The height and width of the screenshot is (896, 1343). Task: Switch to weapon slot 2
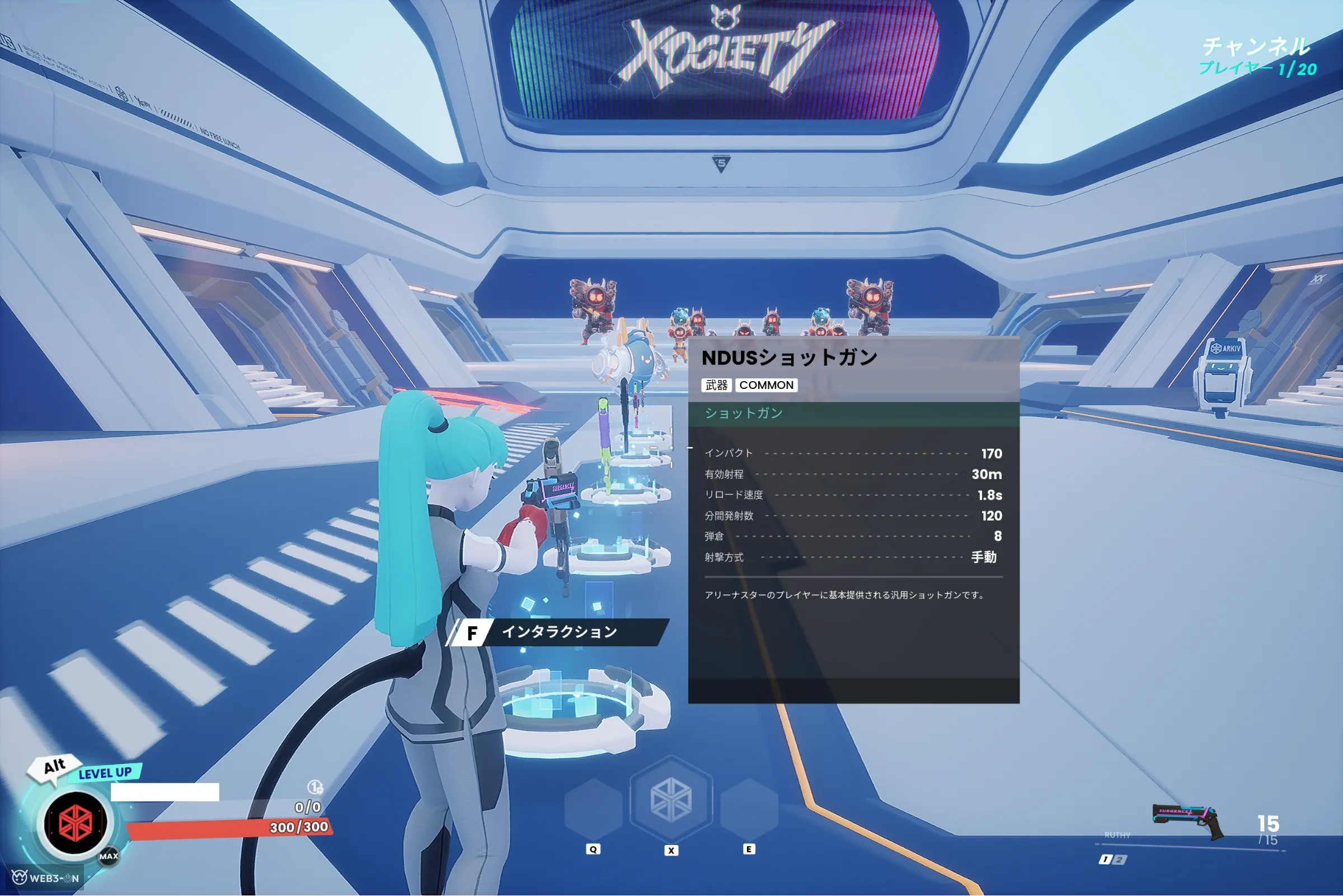pyautogui.click(x=1119, y=860)
